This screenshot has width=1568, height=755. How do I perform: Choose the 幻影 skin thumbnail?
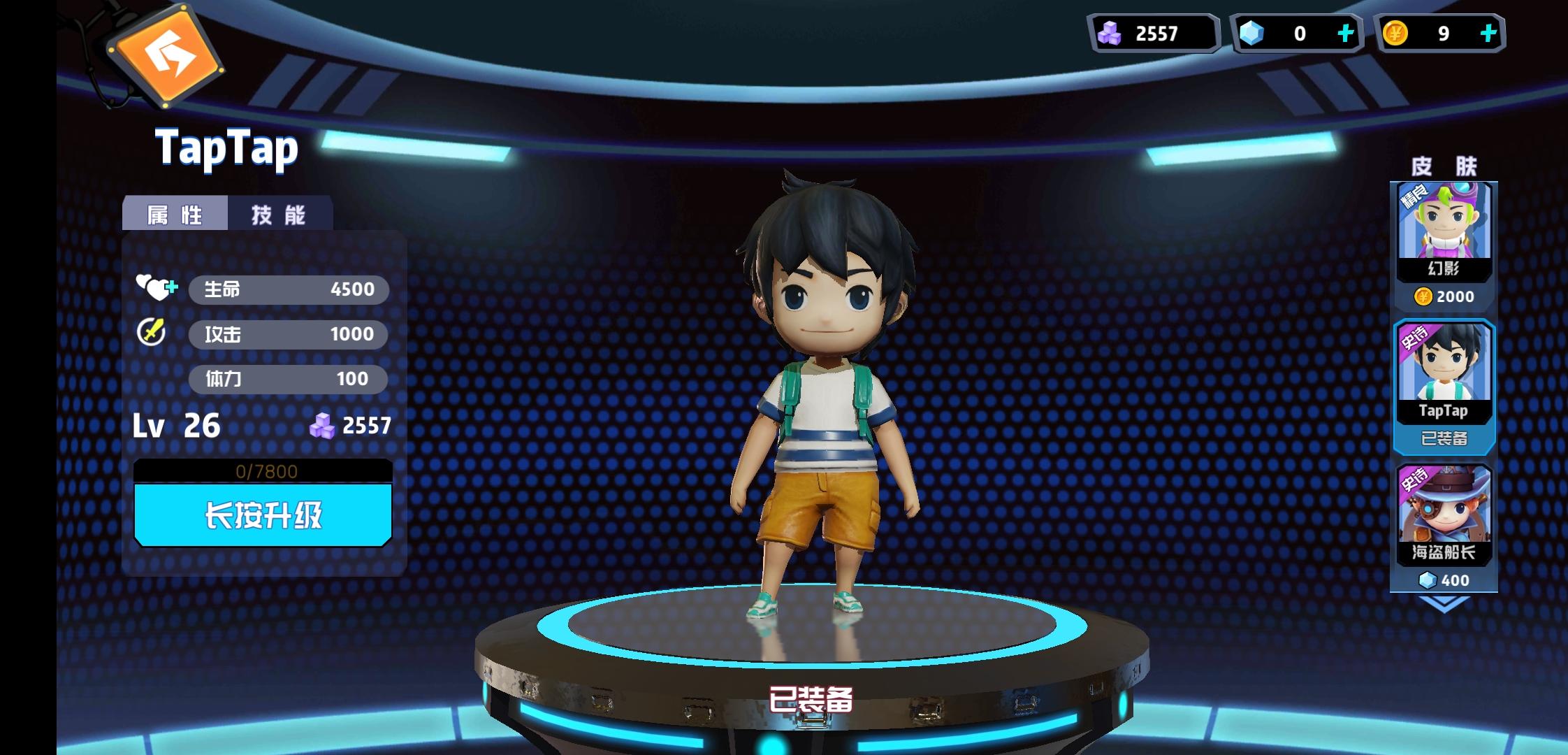click(1444, 231)
